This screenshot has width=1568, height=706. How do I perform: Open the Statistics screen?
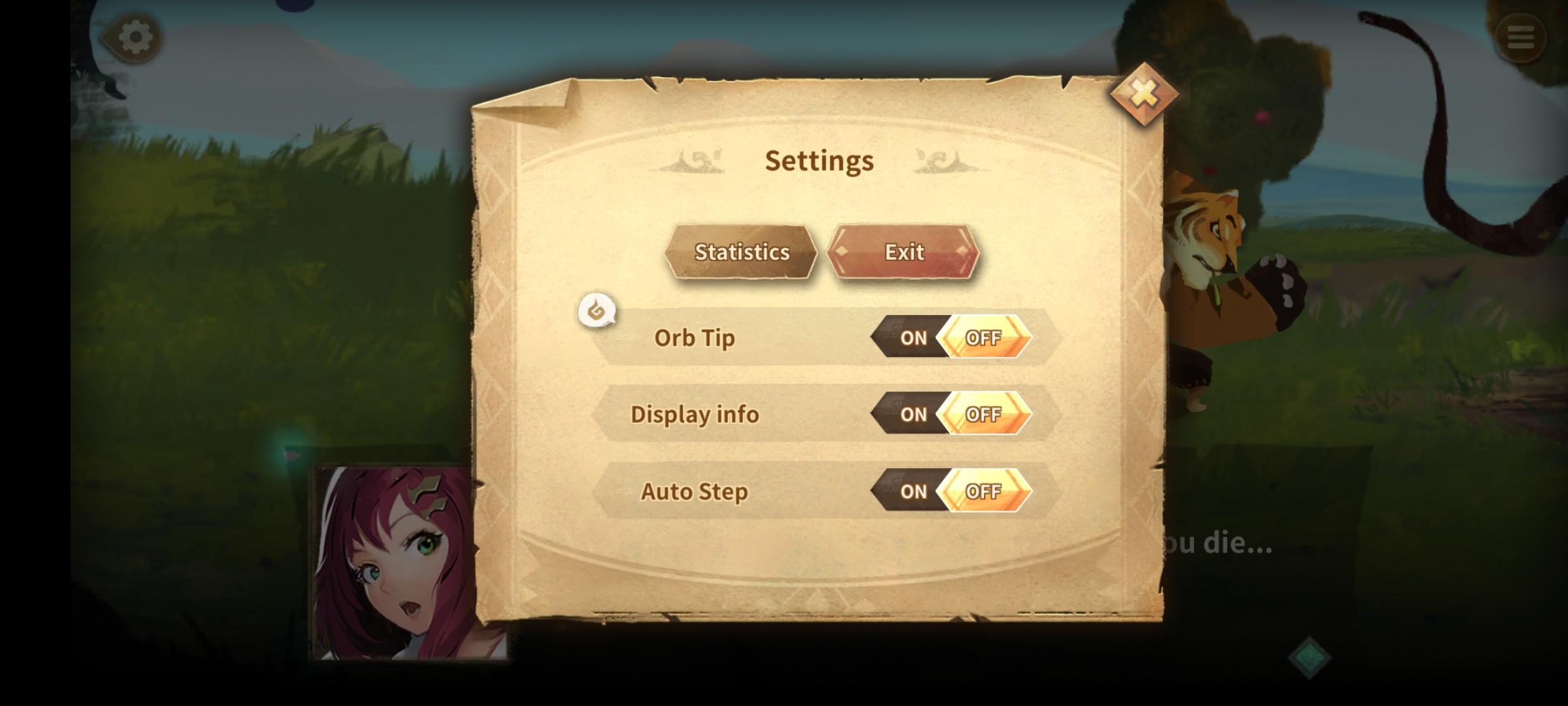(742, 252)
